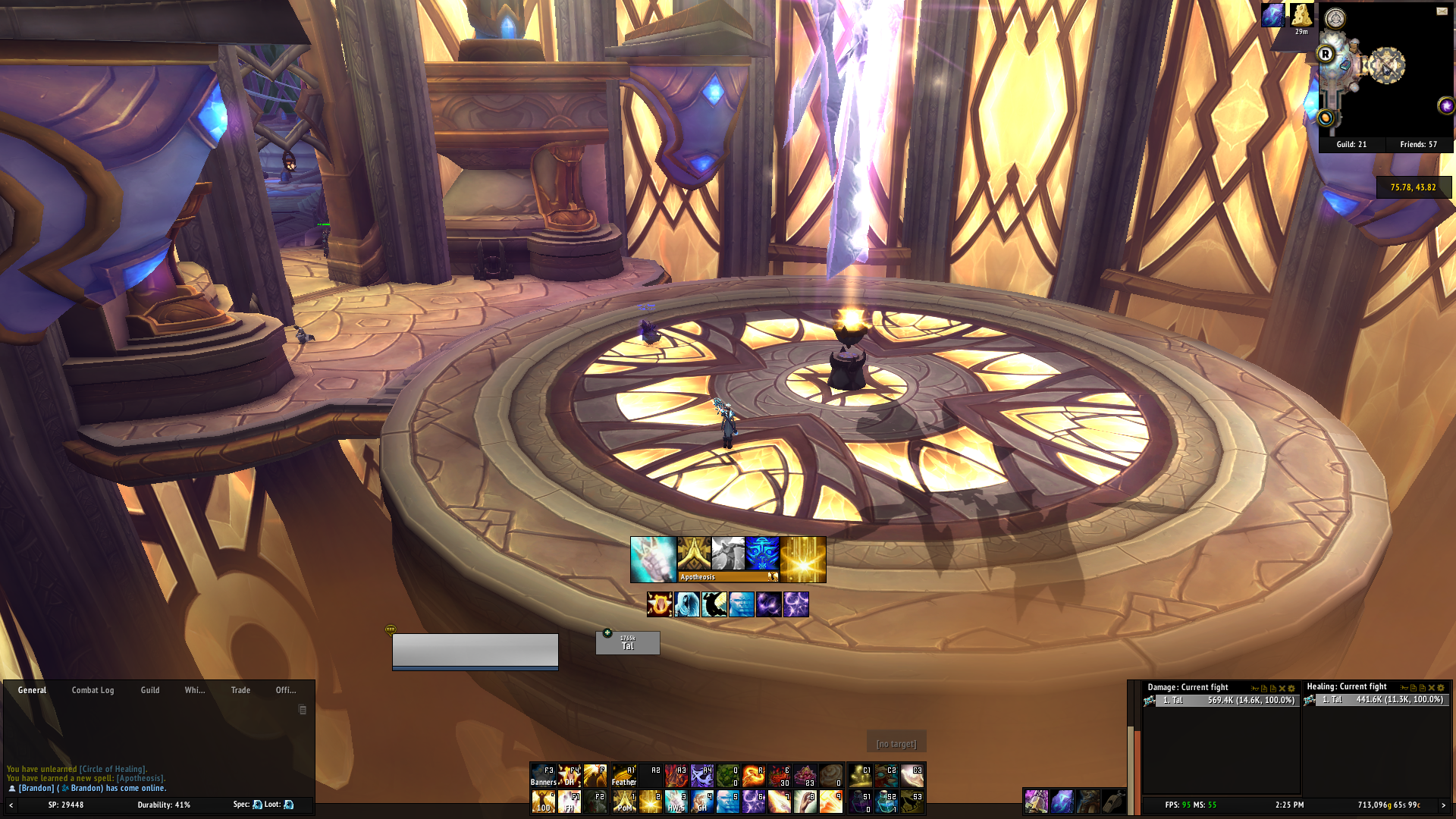Open Damage meter settings gear
1456x819 pixels.
(x=1291, y=689)
